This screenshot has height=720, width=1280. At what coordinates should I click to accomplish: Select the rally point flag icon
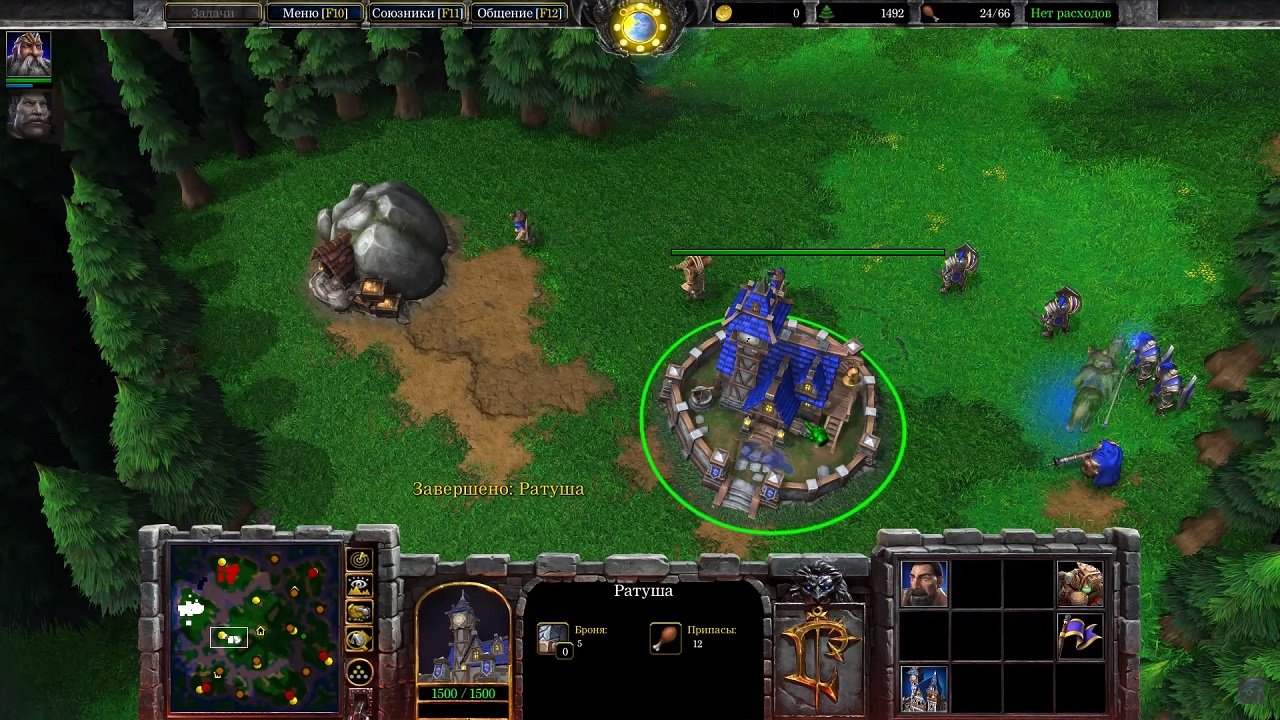point(1083,637)
